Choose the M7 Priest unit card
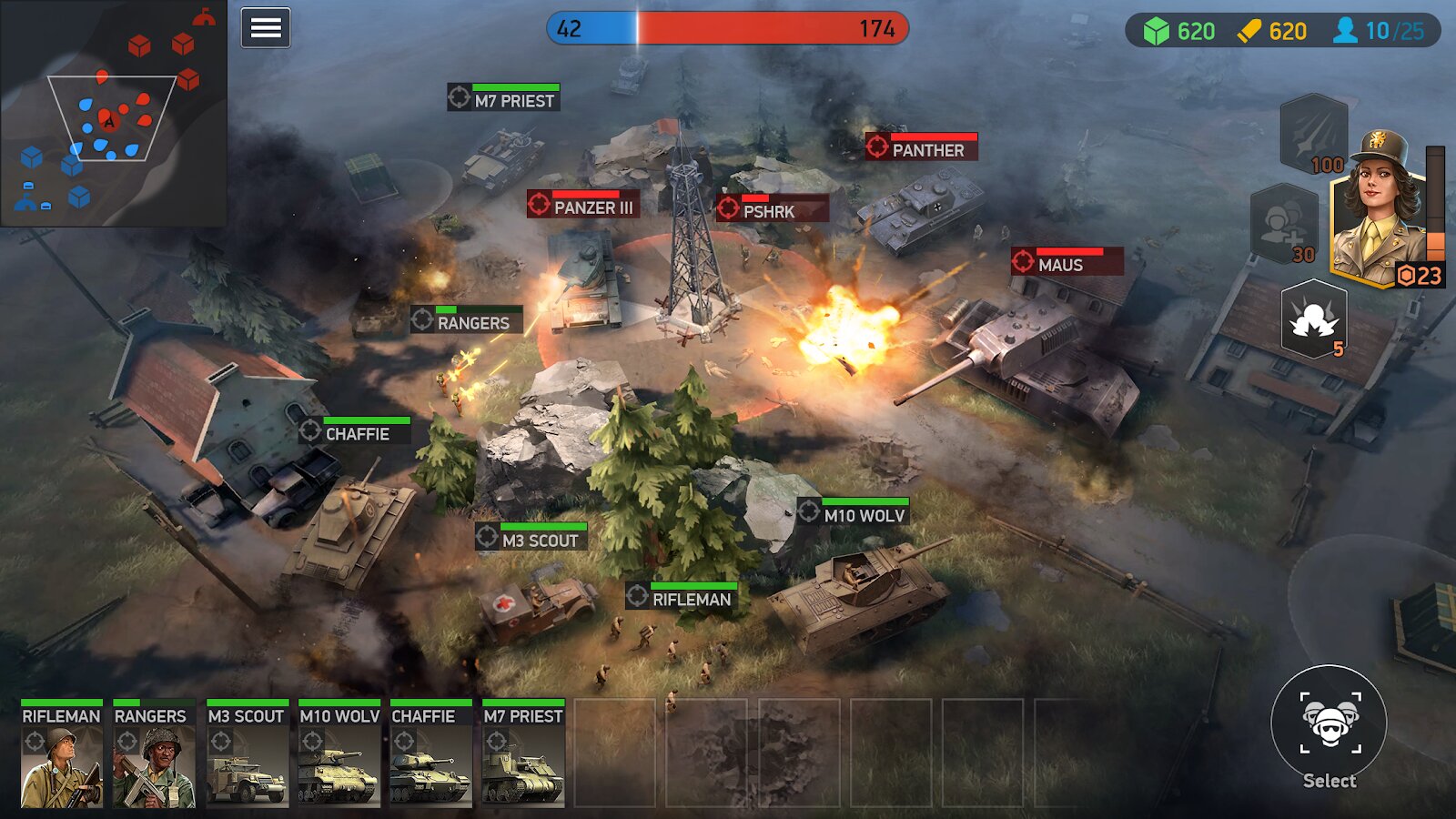 (x=523, y=754)
